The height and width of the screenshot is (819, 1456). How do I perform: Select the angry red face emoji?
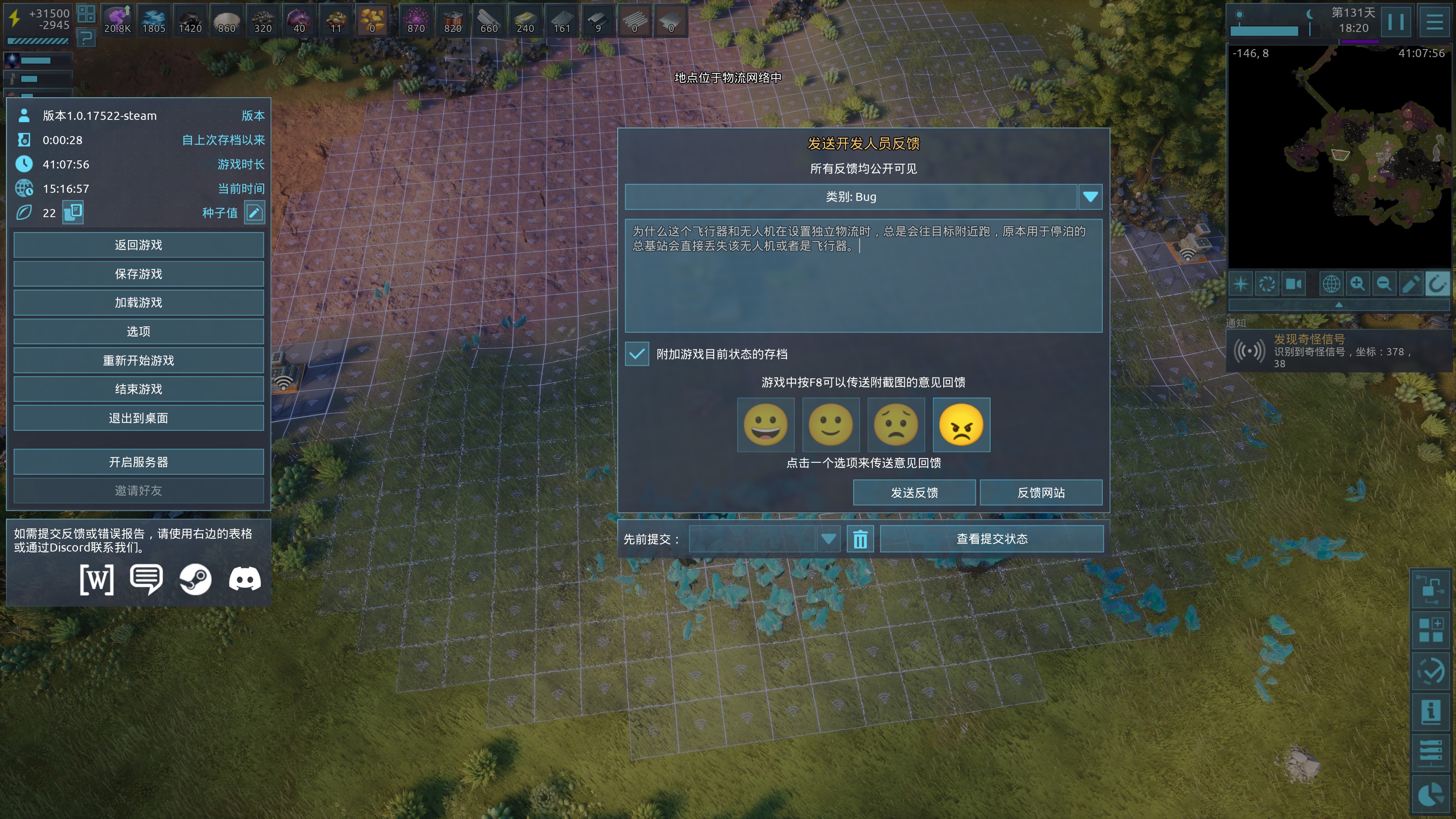click(x=961, y=425)
